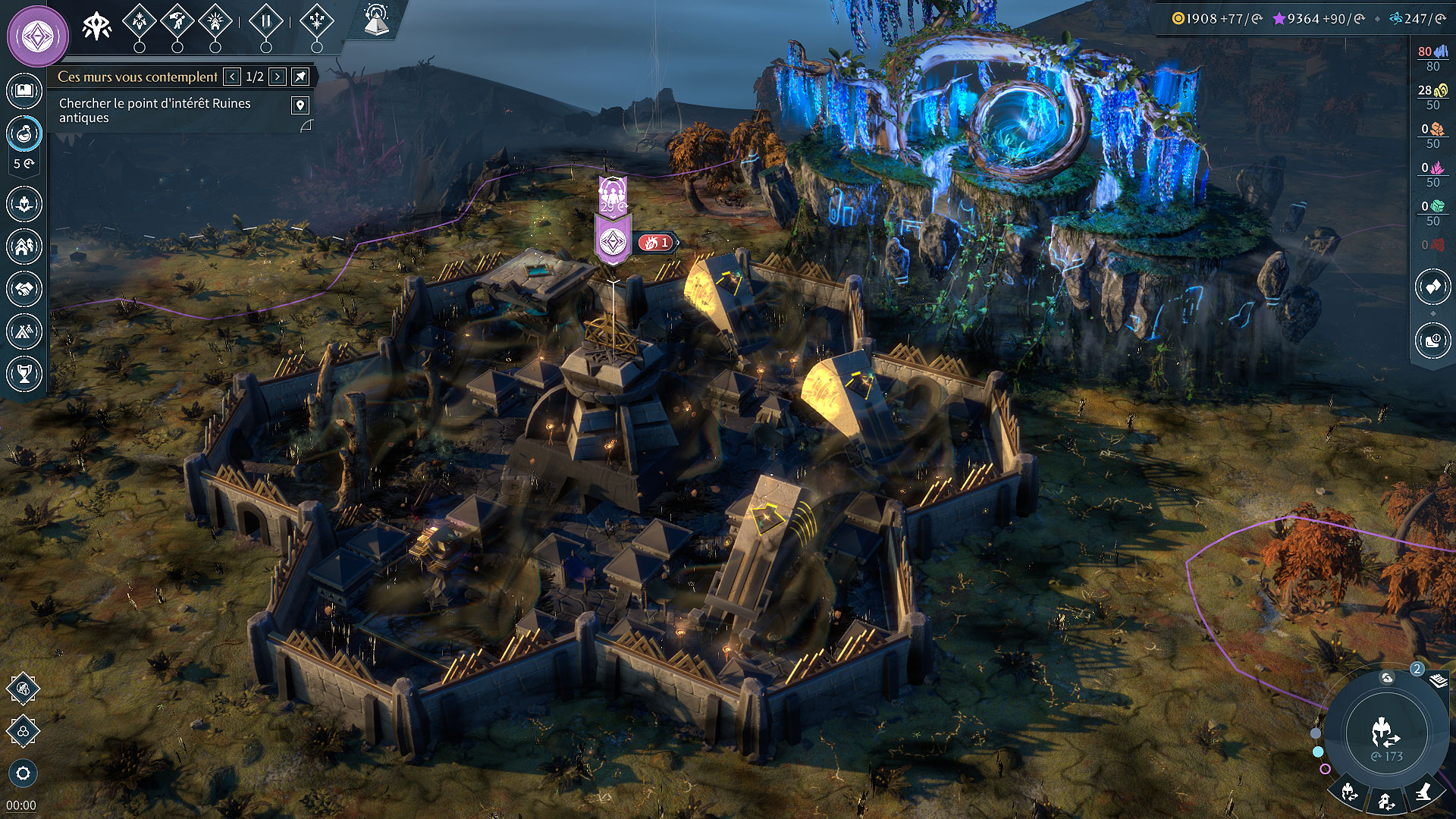This screenshot has height=819, width=1456.
Task: Select the purple city banner above the fortress
Action: tap(613, 241)
